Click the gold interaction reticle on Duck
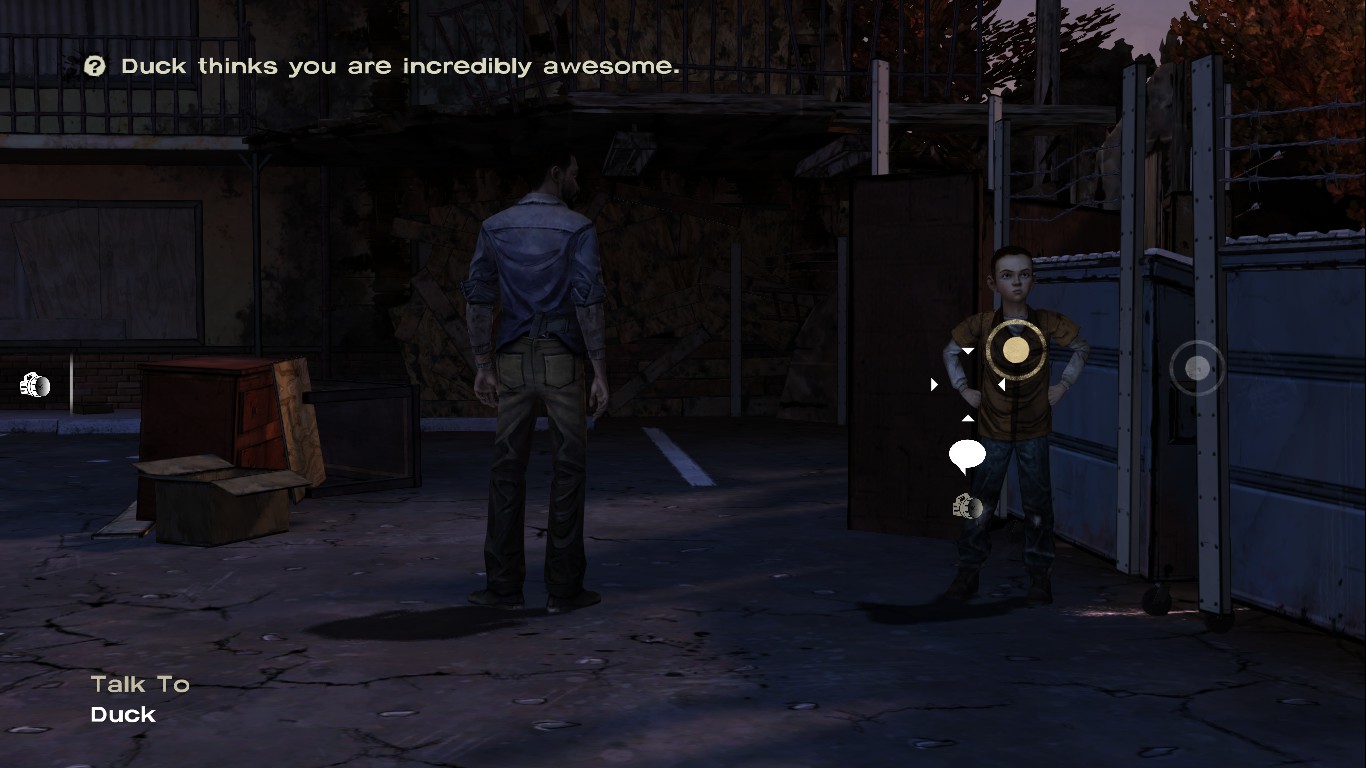 click(1015, 349)
